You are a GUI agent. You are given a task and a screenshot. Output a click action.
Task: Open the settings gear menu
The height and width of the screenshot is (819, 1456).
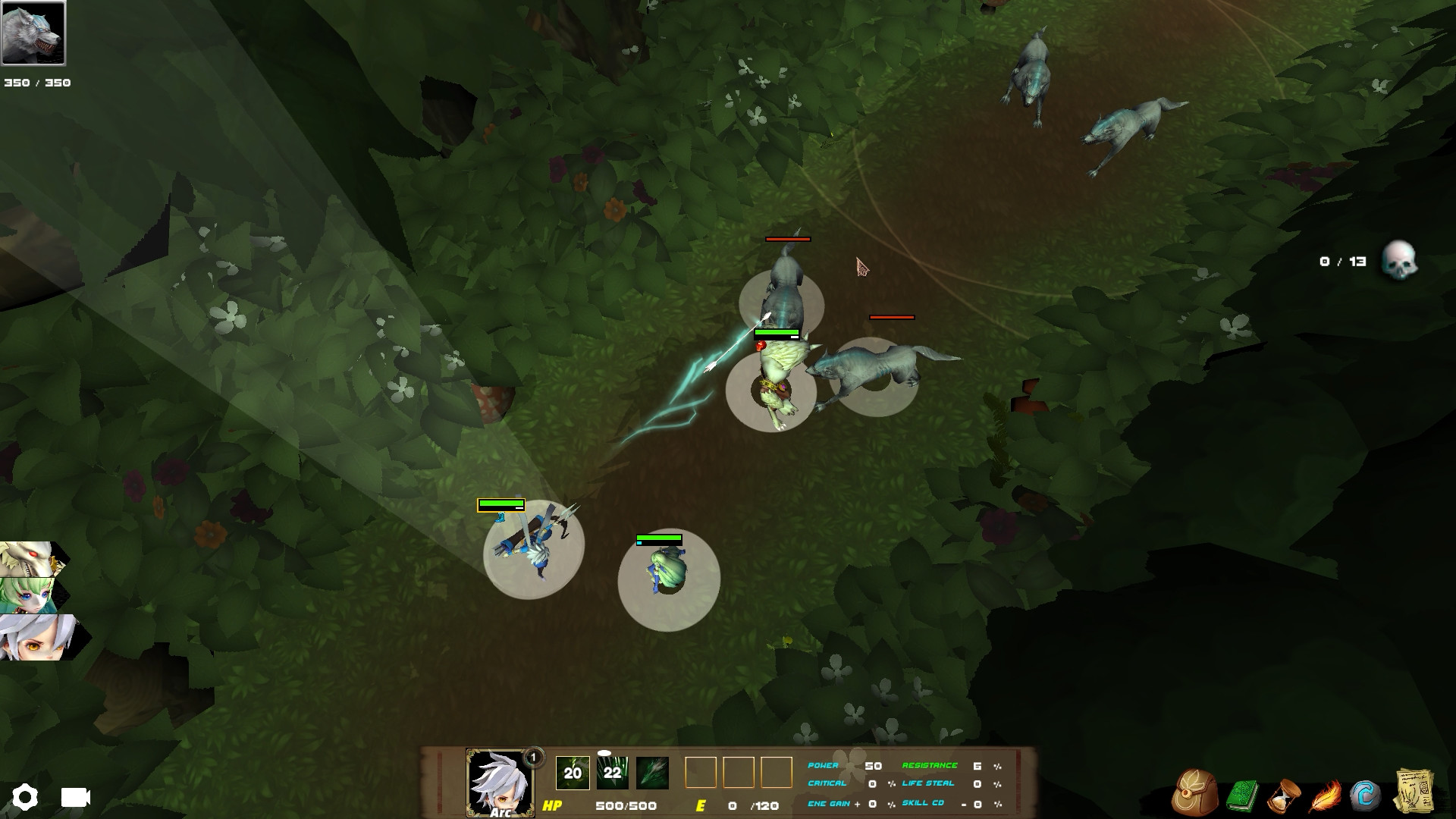click(24, 797)
